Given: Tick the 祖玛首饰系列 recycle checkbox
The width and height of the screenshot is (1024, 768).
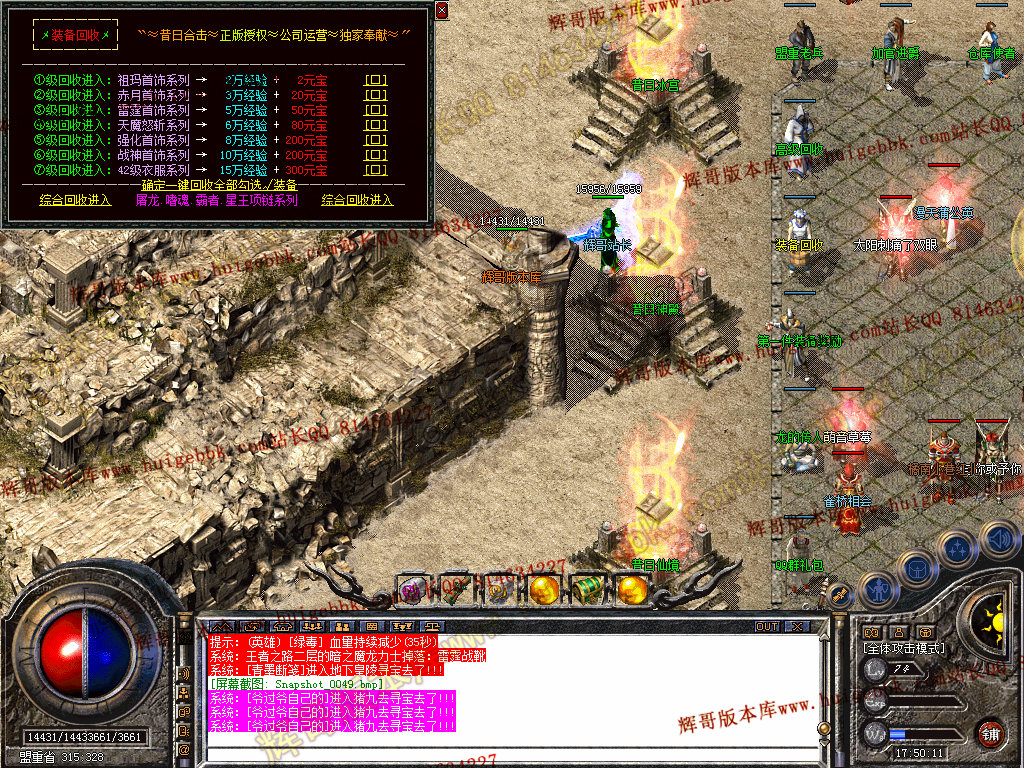Looking at the screenshot, I should click(376, 79).
